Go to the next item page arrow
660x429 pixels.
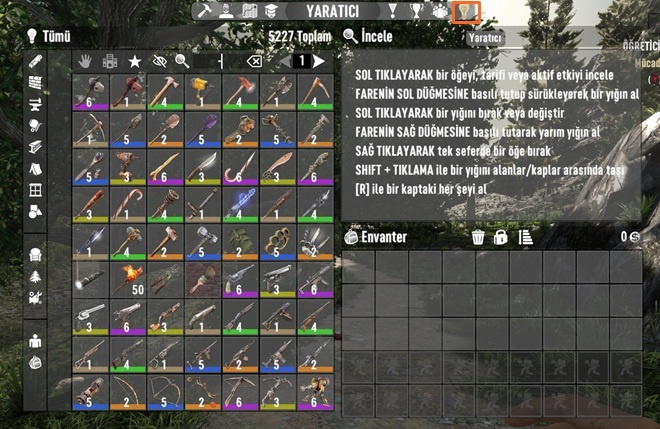point(319,62)
